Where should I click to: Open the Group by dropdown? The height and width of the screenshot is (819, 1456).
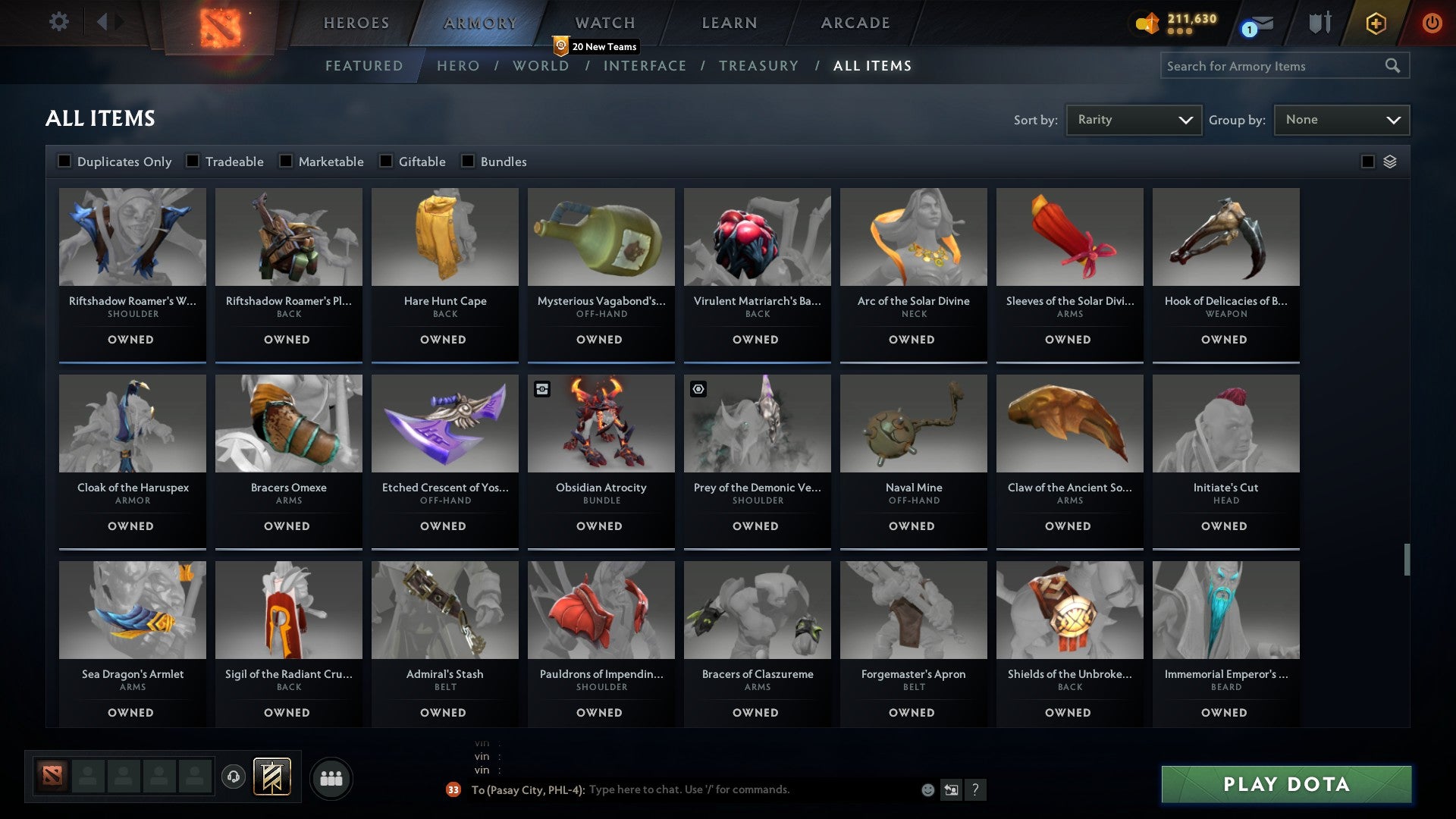pos(1341,119)
